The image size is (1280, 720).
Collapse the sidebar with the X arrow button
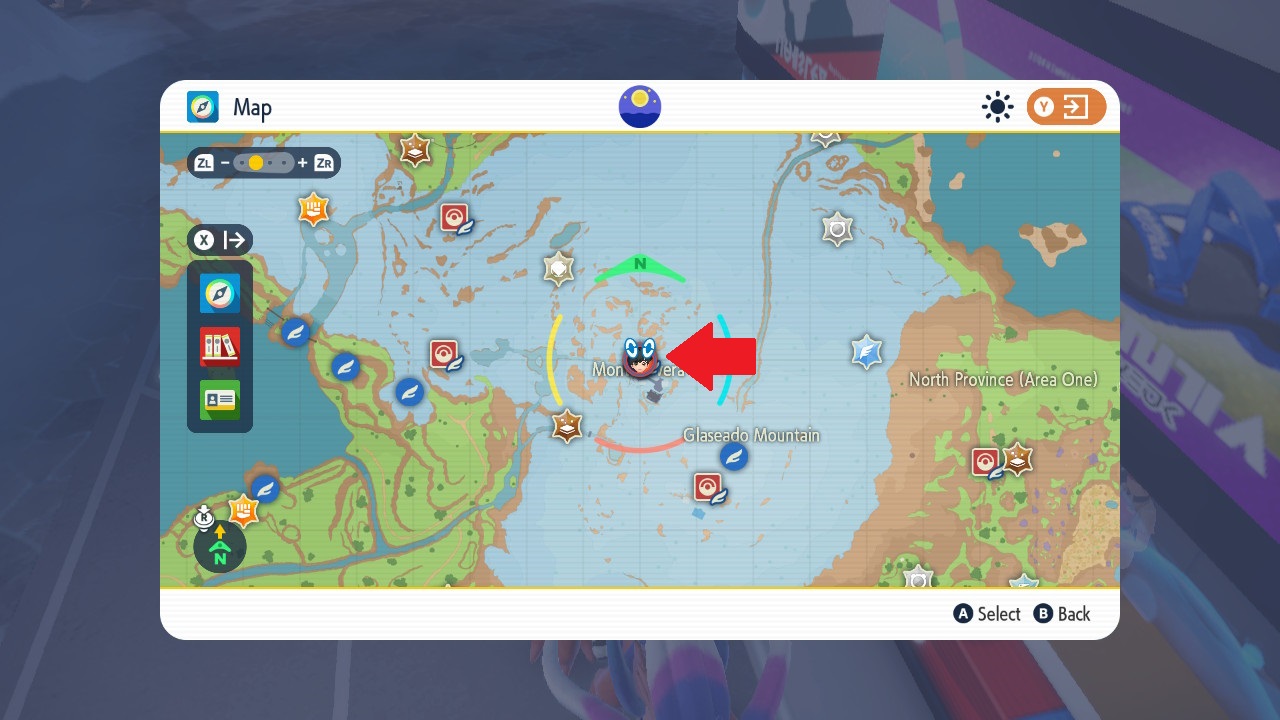[x=219, y=240]
